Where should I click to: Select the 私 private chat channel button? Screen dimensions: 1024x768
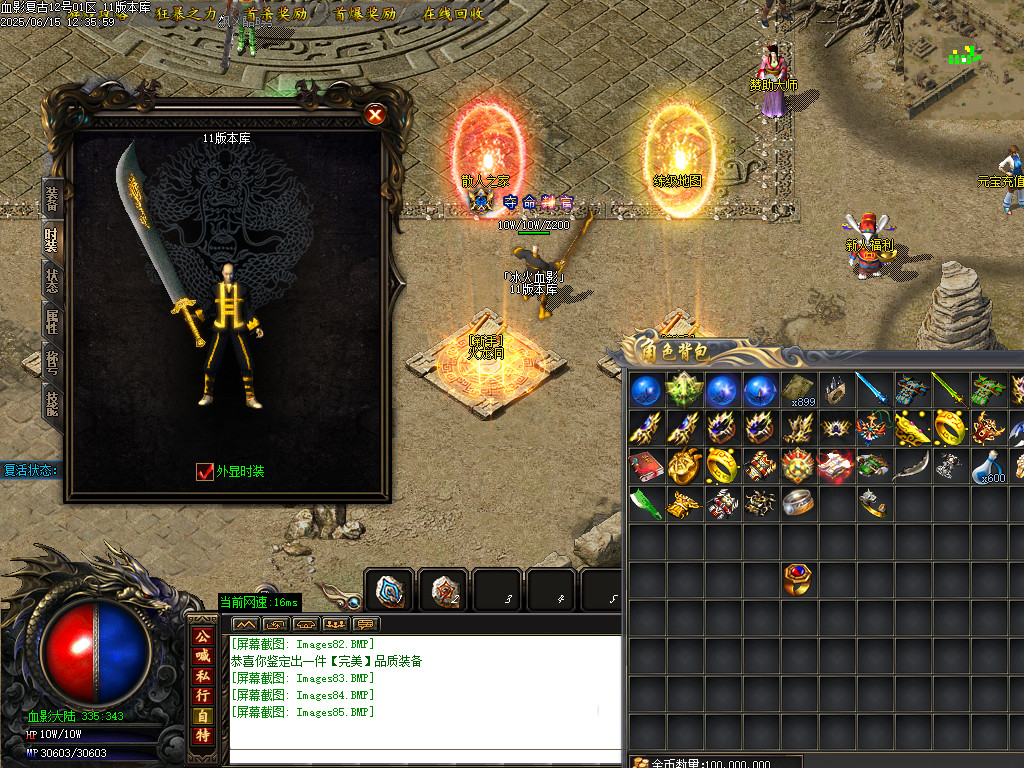click(x=203, y=675)
